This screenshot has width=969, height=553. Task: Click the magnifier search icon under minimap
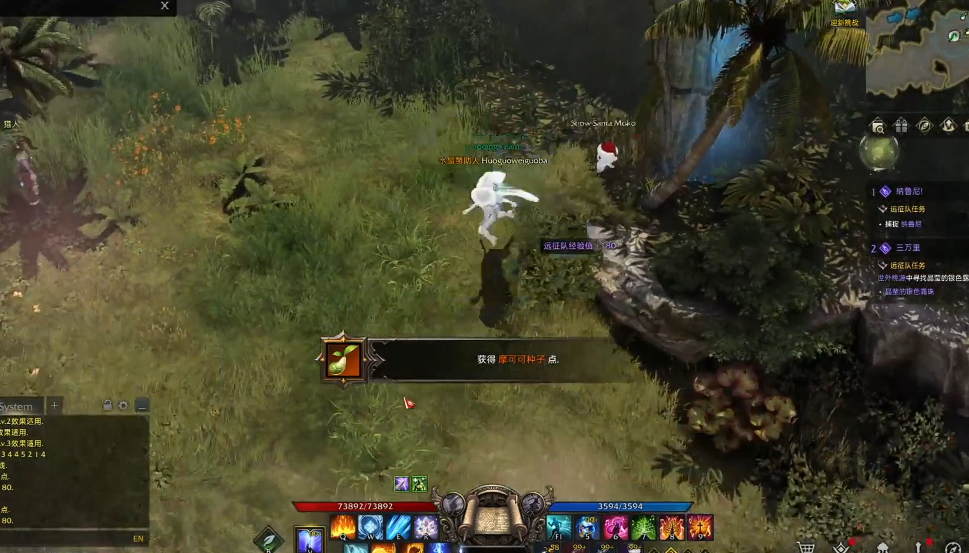click(x=877, y=125)
